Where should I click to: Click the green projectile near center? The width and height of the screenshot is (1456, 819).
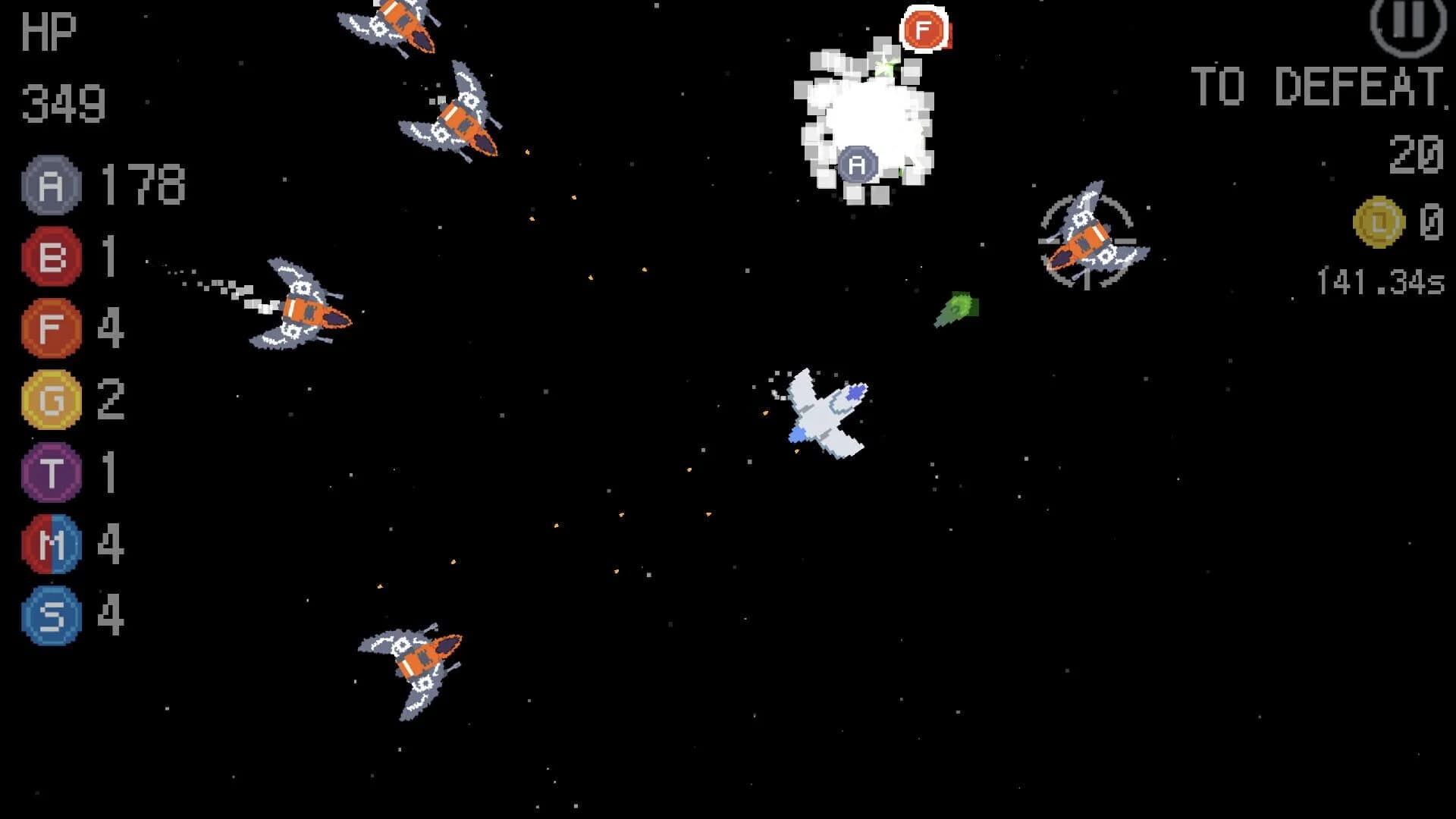[x=958, y=309]
